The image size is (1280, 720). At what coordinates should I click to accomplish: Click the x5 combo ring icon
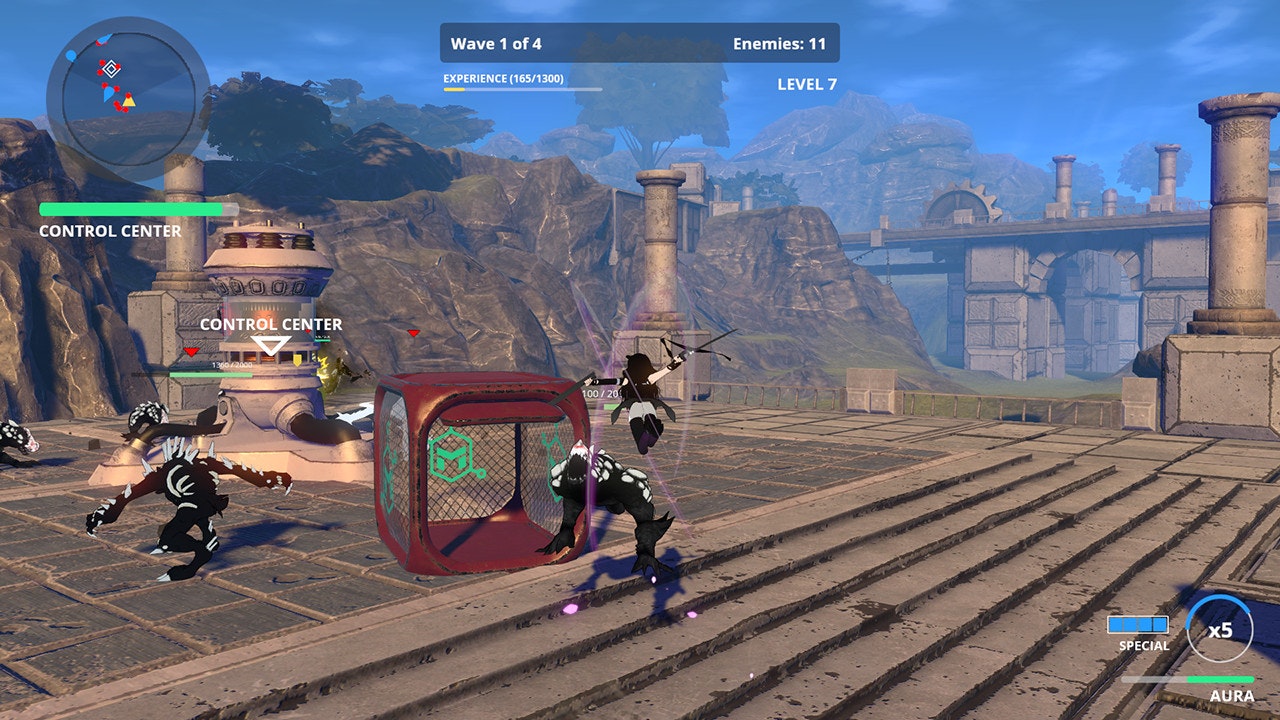1220,629
